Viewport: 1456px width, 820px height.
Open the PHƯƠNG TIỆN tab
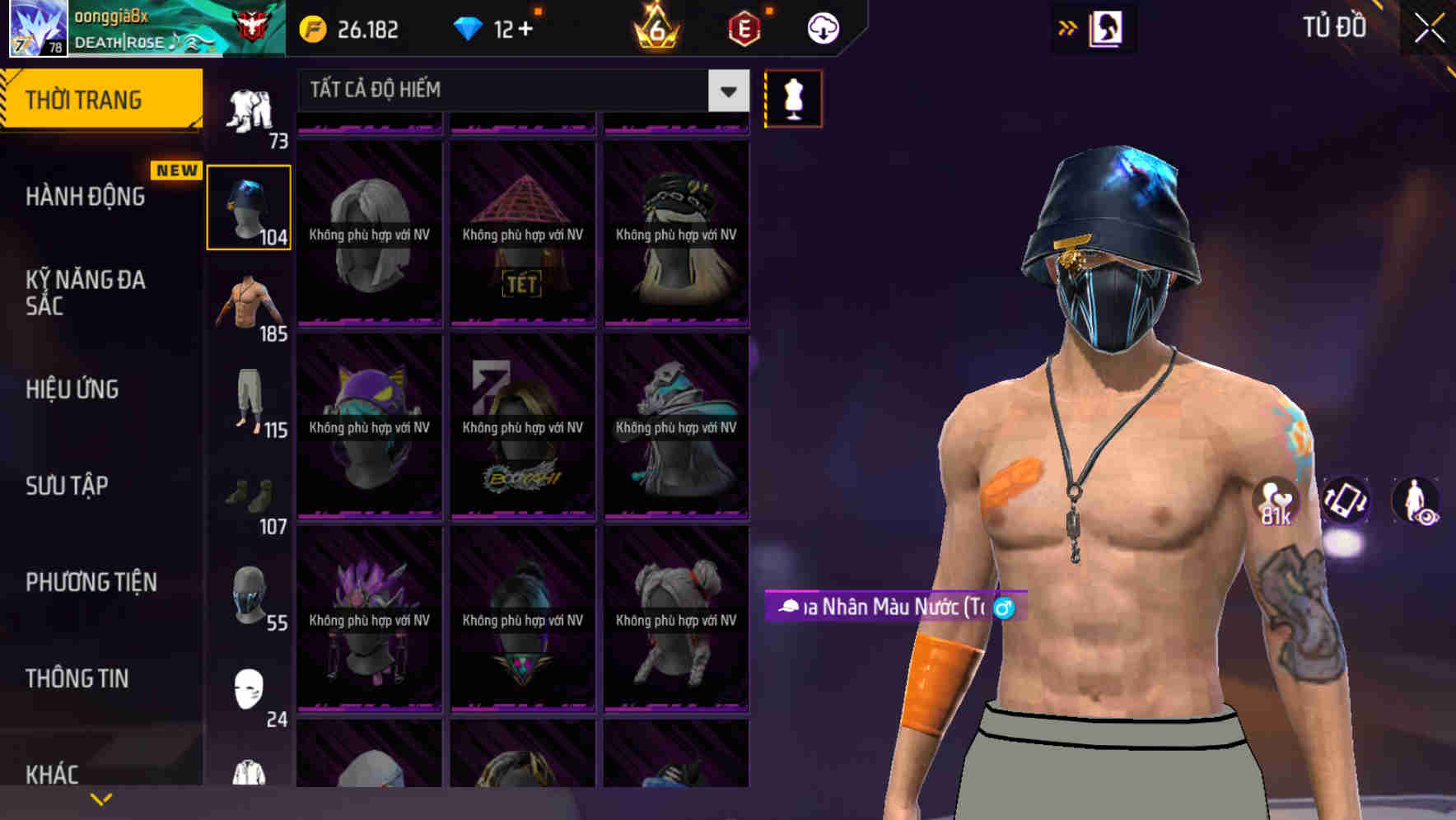[91, 582]
